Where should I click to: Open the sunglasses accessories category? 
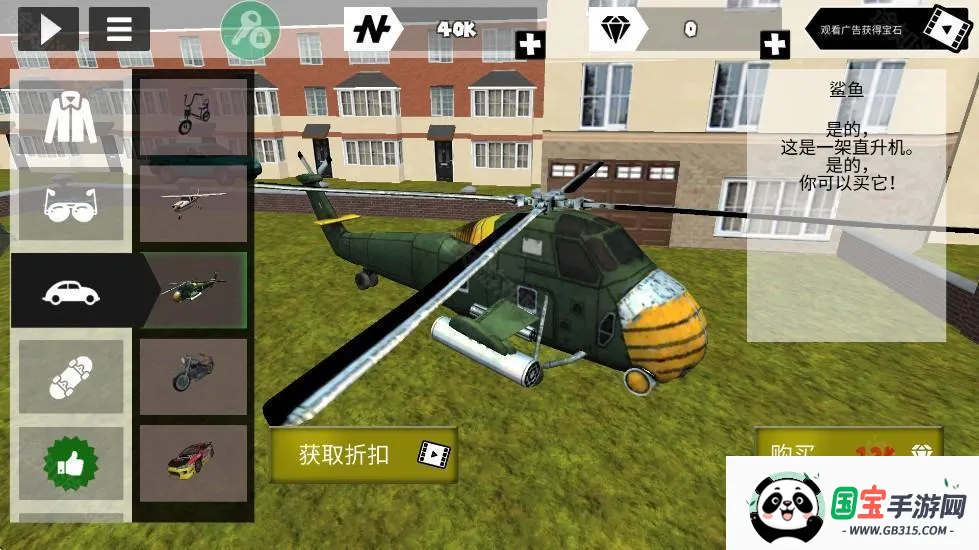[x=71, y=206]
